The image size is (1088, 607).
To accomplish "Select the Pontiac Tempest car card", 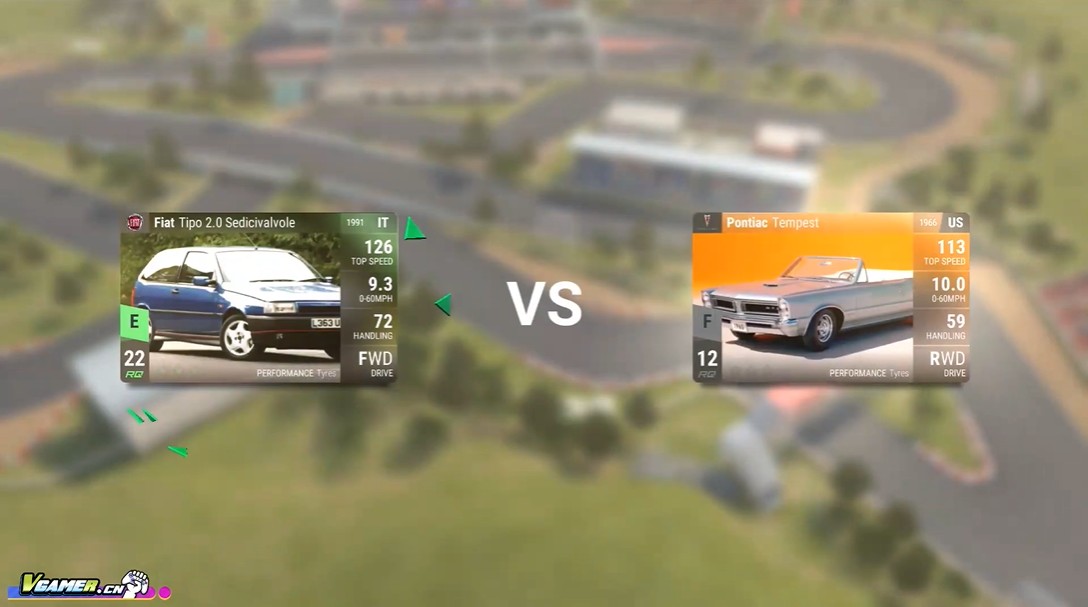I will click(x=830, y=298).
